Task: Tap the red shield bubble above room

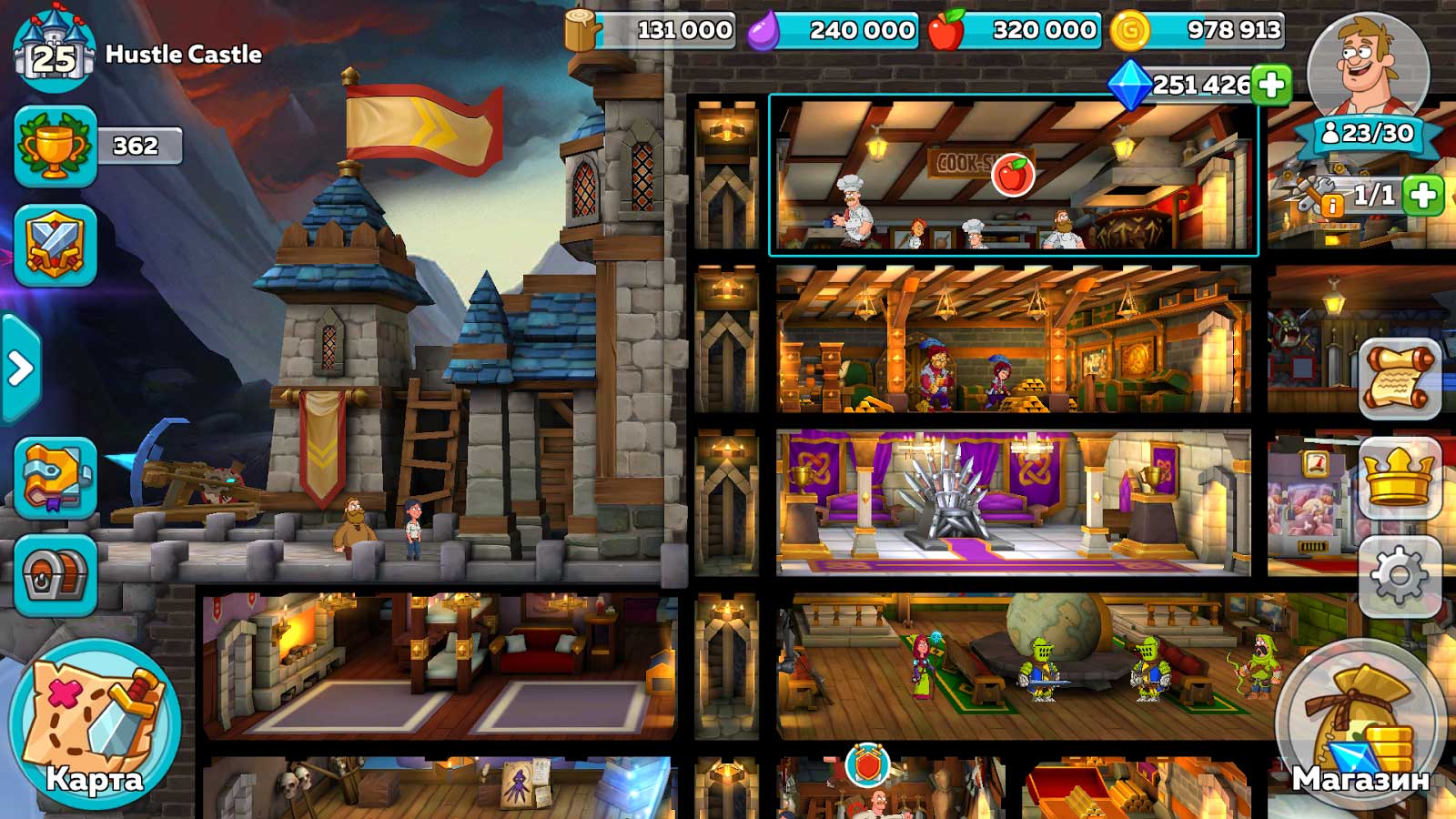Action: [866, 765]
